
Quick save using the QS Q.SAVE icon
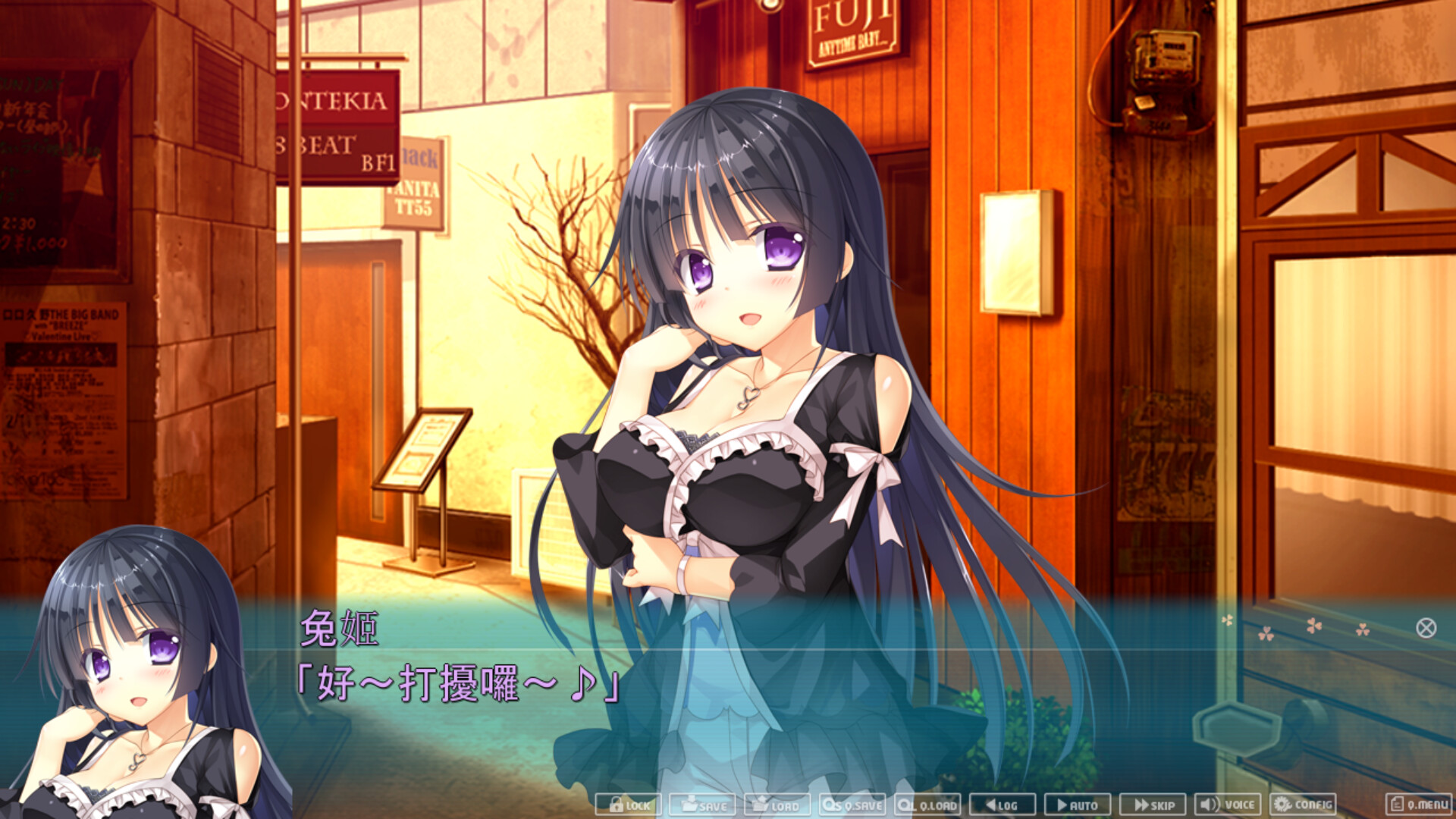coord(851,805)
